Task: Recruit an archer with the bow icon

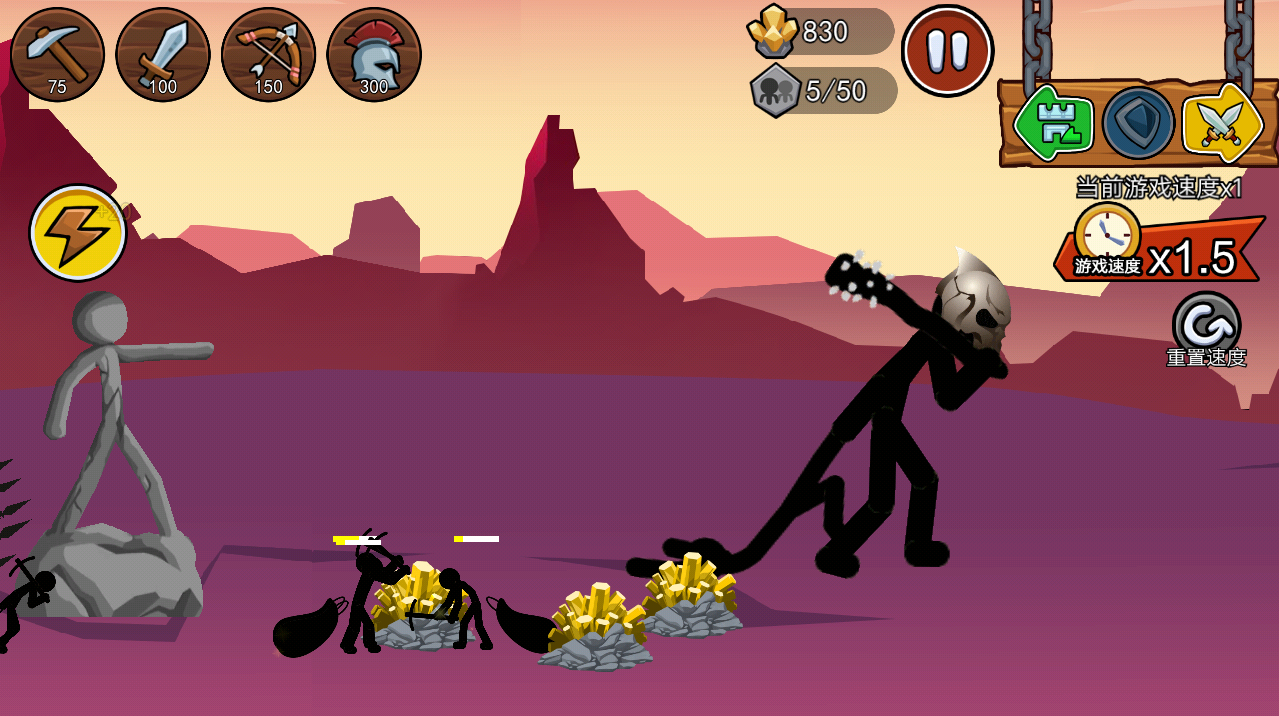Action: pyautogui.click(x=268, y=54)
